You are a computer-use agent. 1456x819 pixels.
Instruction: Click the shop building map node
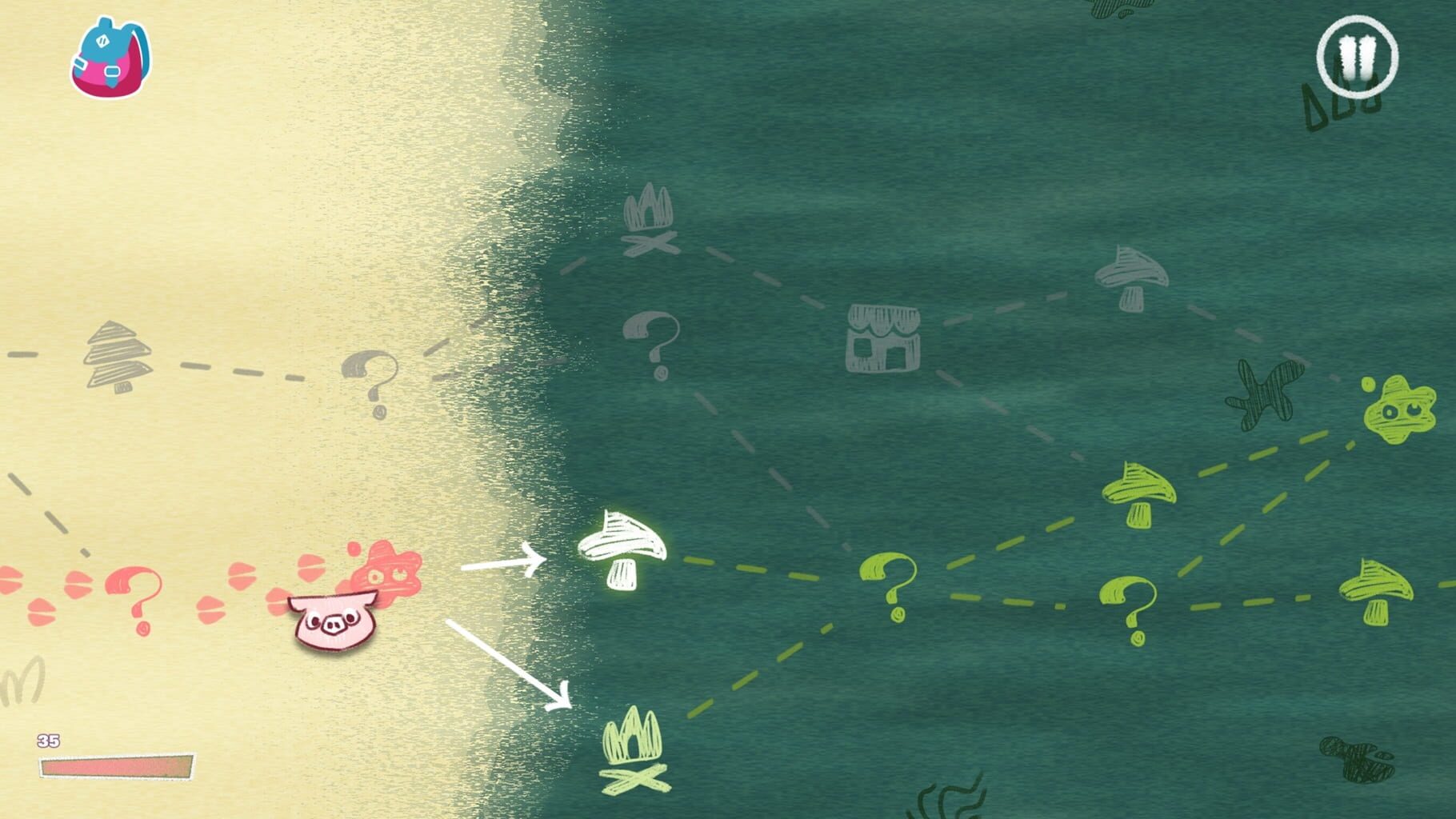click(x=884, y=340)
